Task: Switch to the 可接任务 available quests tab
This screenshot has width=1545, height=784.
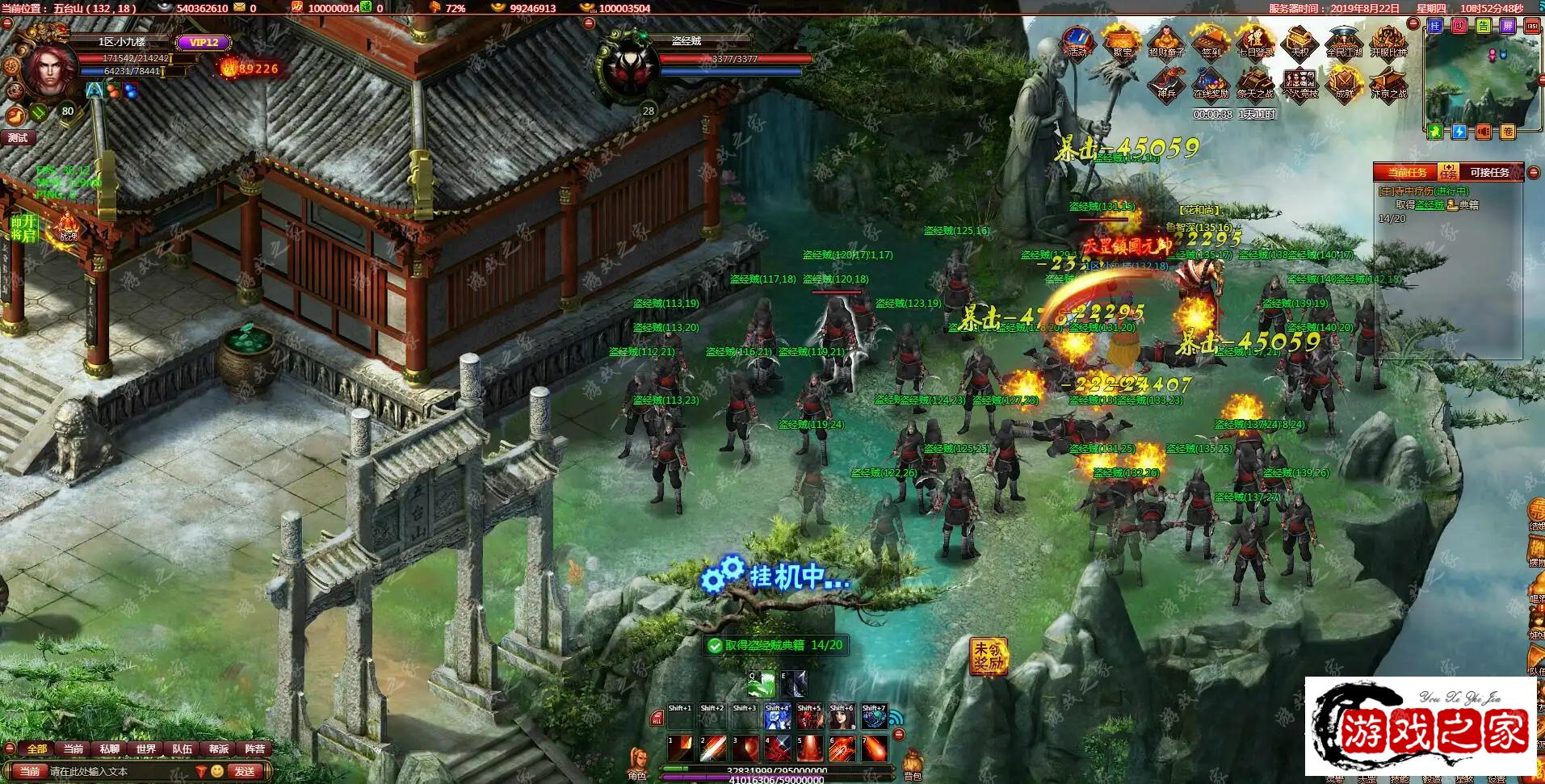Action: coord(1488,172)
